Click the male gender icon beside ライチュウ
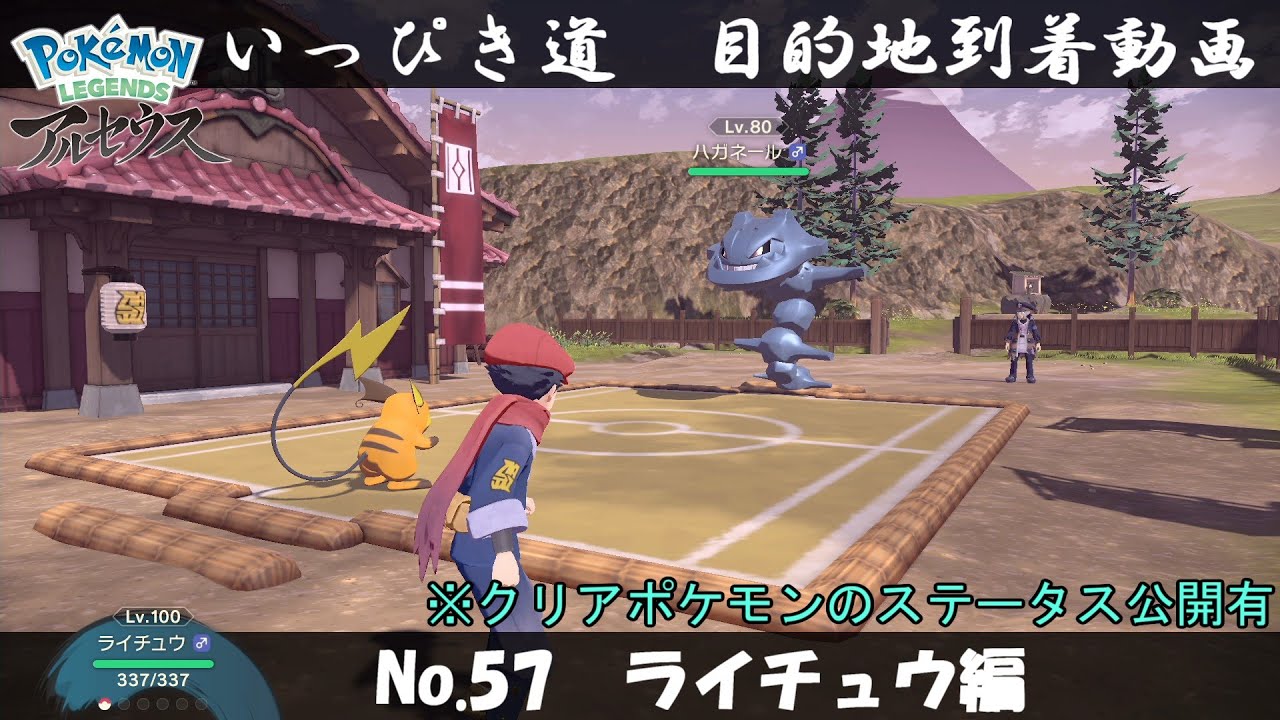The width and height of the screenshot is (1280, 720). click(201, 643)
